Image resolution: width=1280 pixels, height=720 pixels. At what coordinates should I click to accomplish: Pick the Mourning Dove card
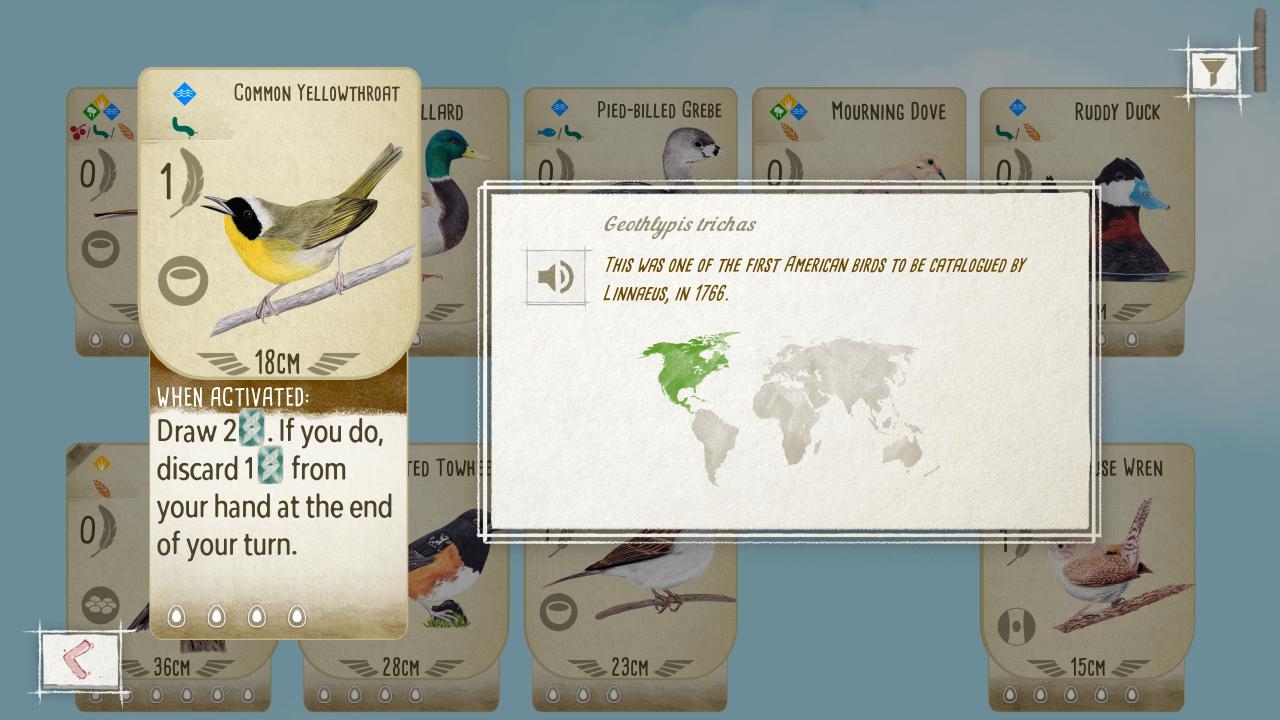click(858, 140)
